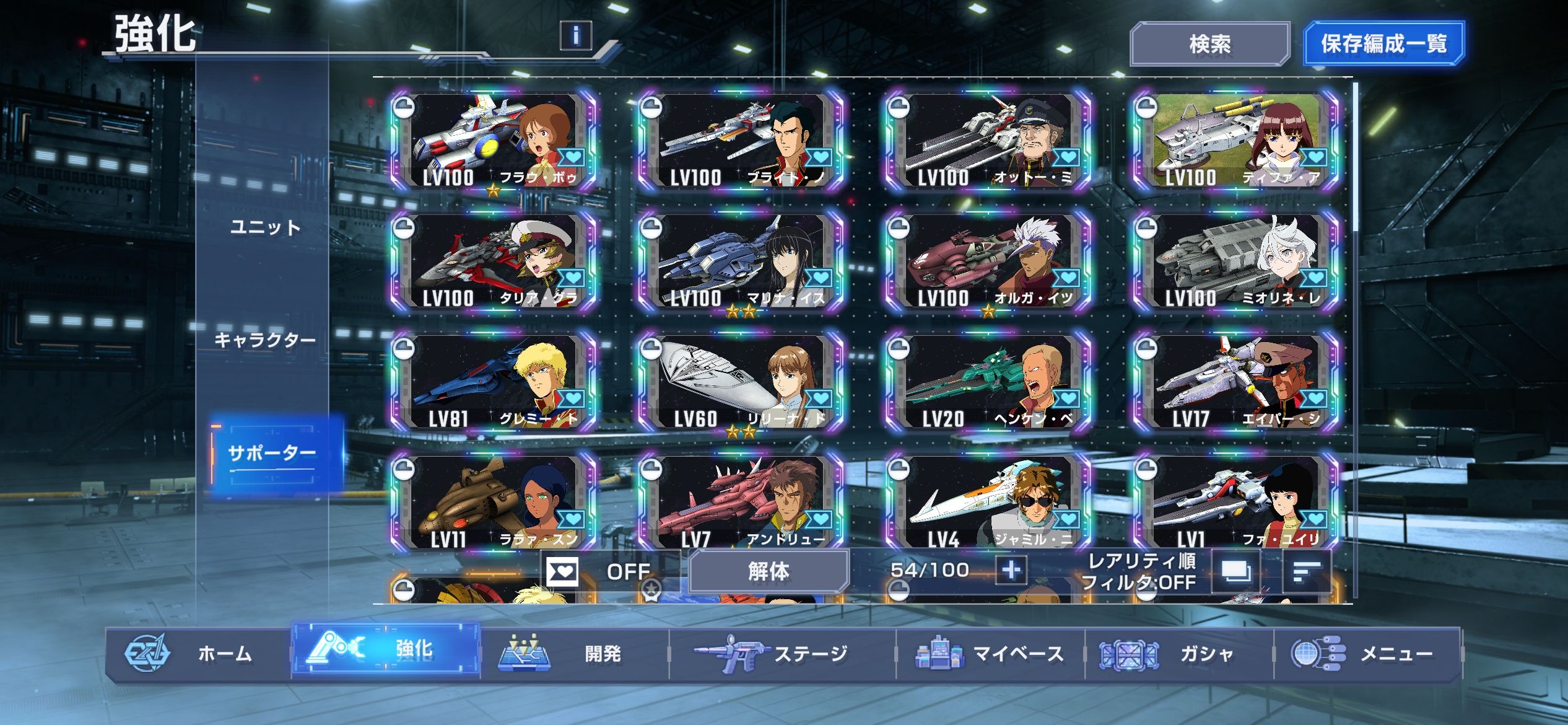Show the info panel with the i icon
The height and width of the screenshot is (725, 1568).
click(x=575, y=35)
